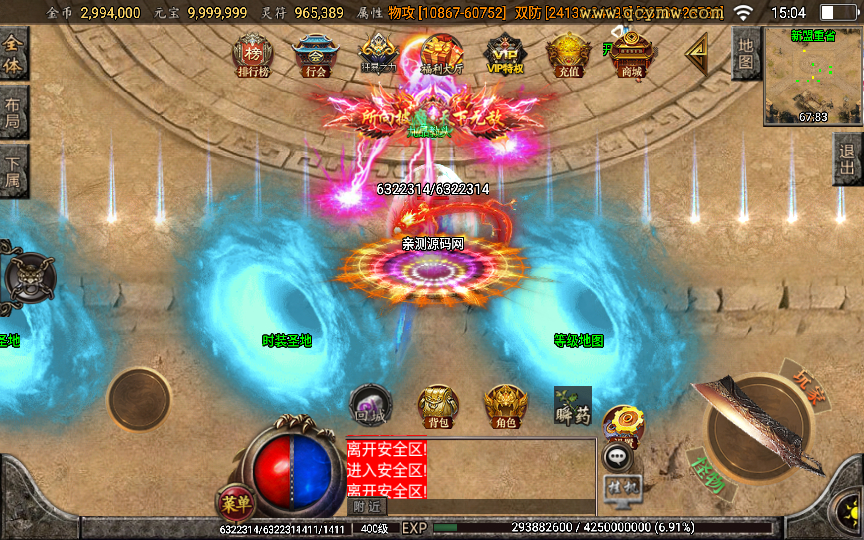Toggle the 挂机 auto-battle button
This screenshot has height=540, width=864.
point(619,487)
